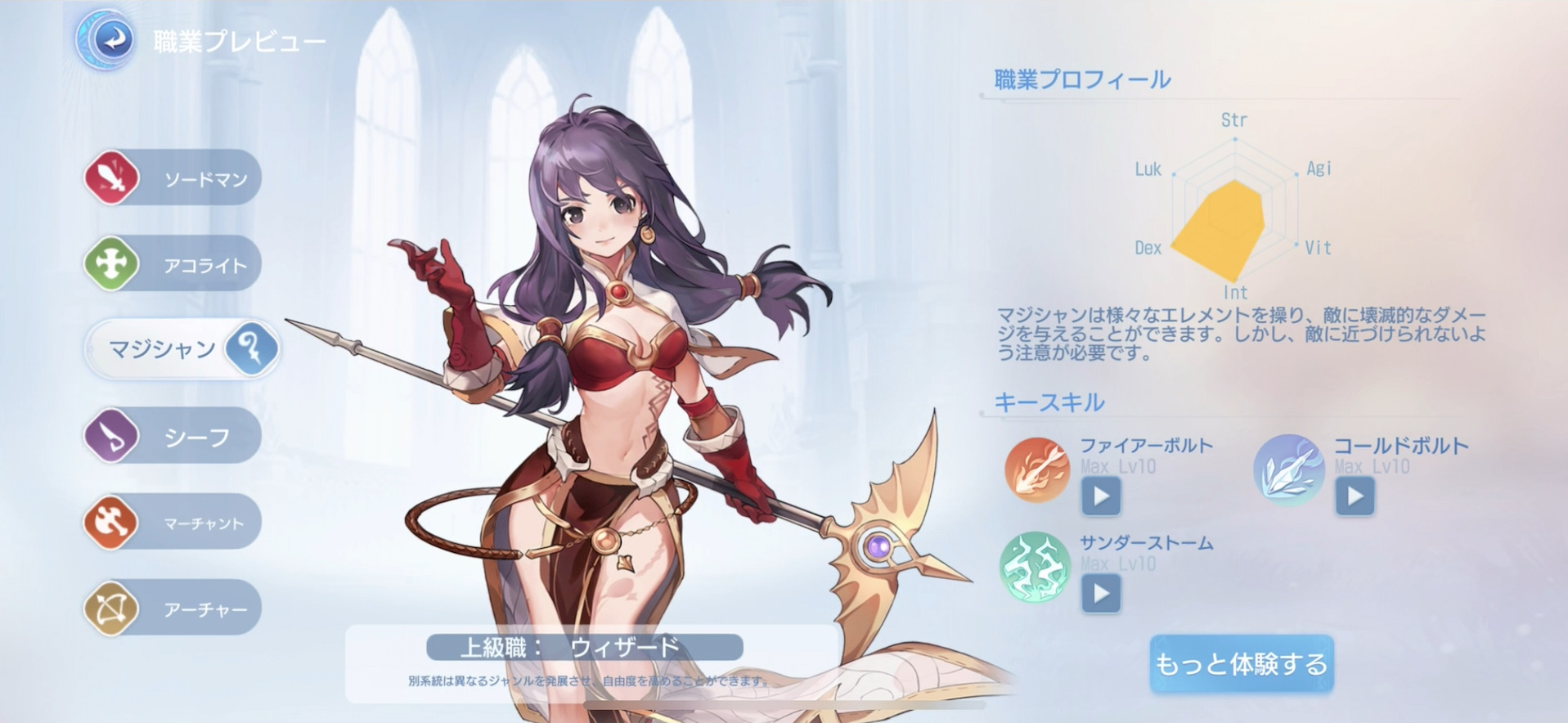This screenshot has width=1568, height=723.
Task: Select the Merchant axe icon
Action: pos(110,521)
